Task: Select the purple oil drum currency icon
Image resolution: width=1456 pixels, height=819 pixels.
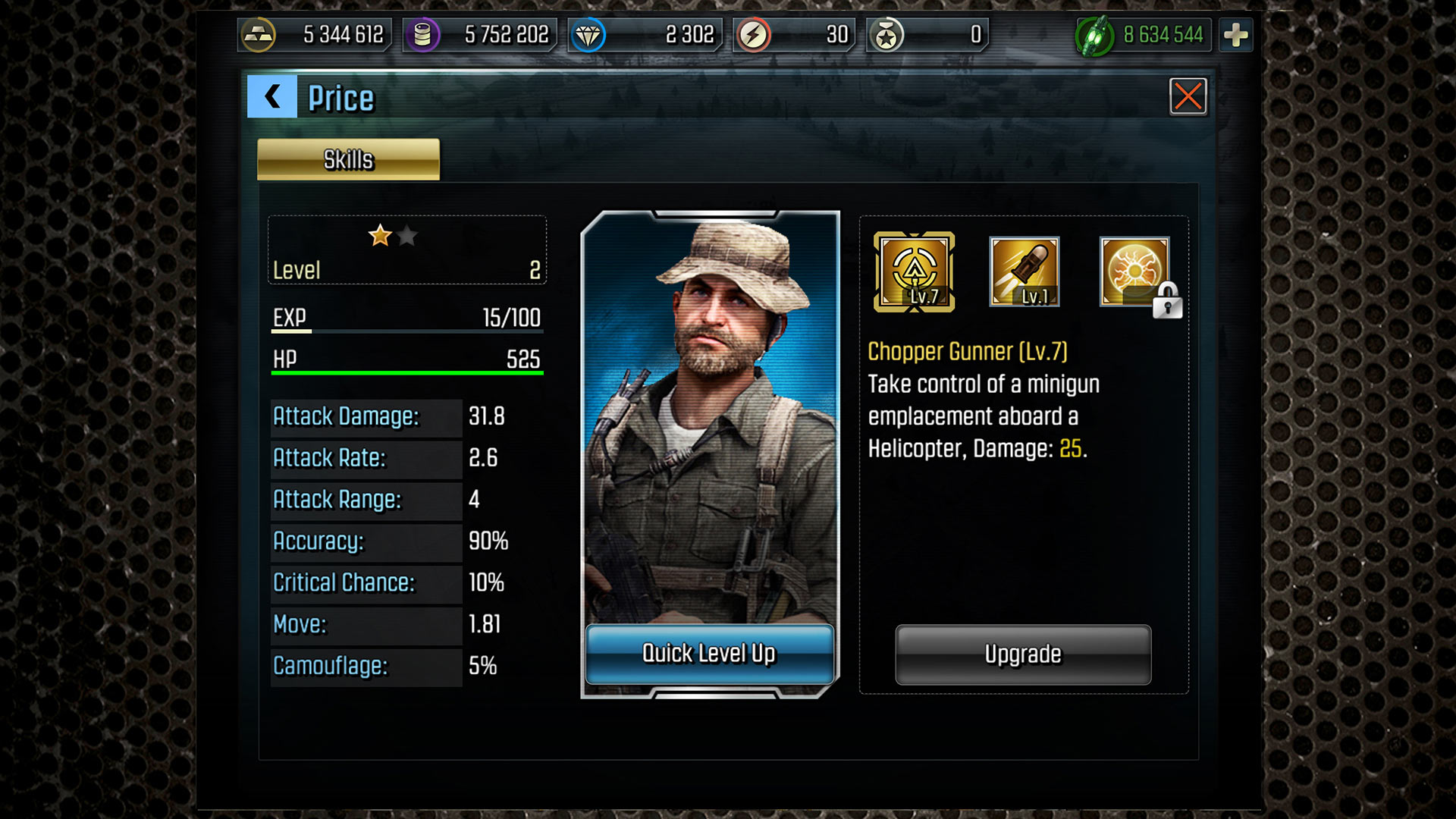Action: (x=422, y=33)
